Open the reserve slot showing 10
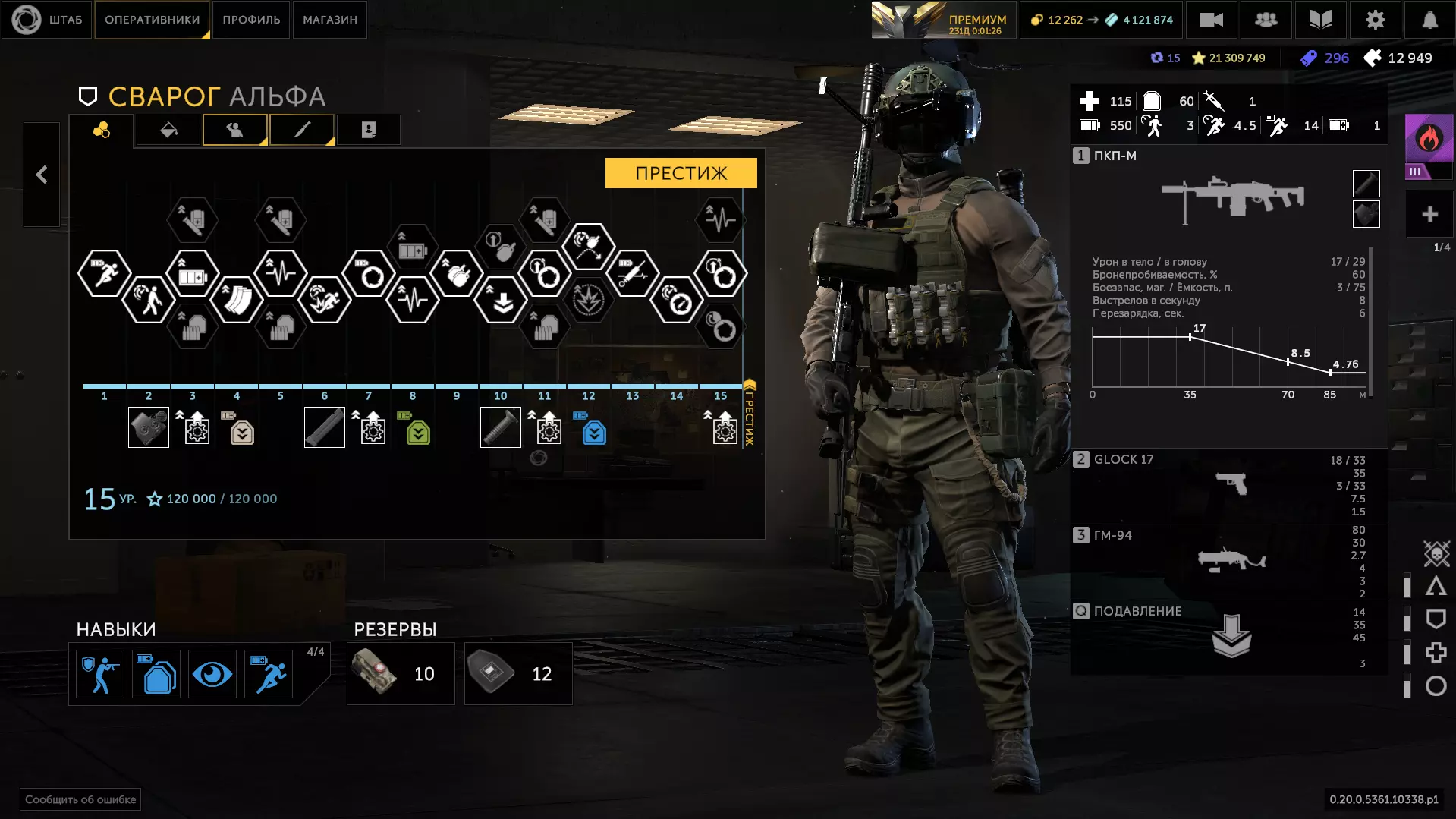The image size is (1456, 819). (401, 674)
